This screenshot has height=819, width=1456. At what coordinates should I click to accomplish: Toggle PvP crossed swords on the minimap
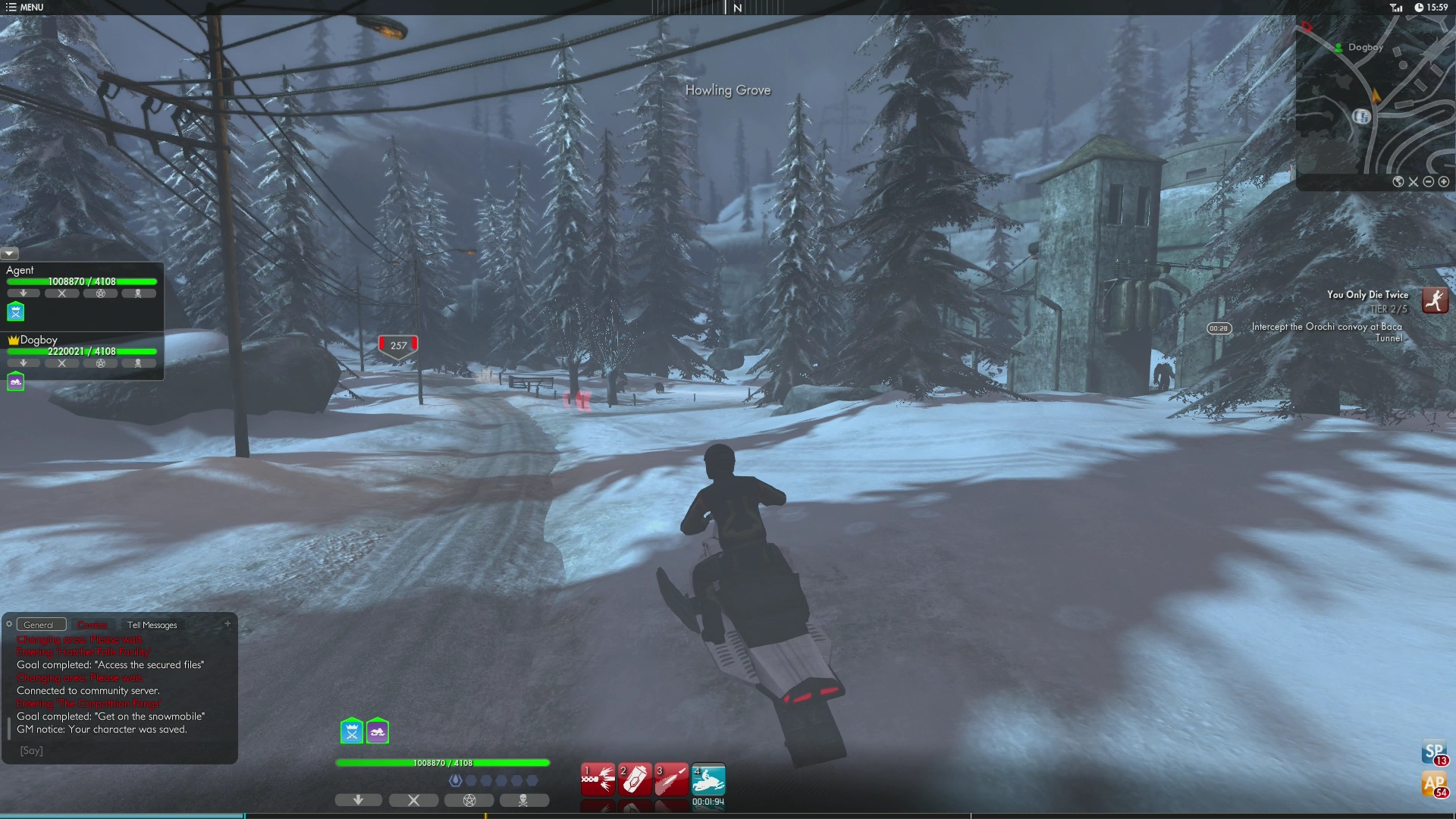point(1414,182)
